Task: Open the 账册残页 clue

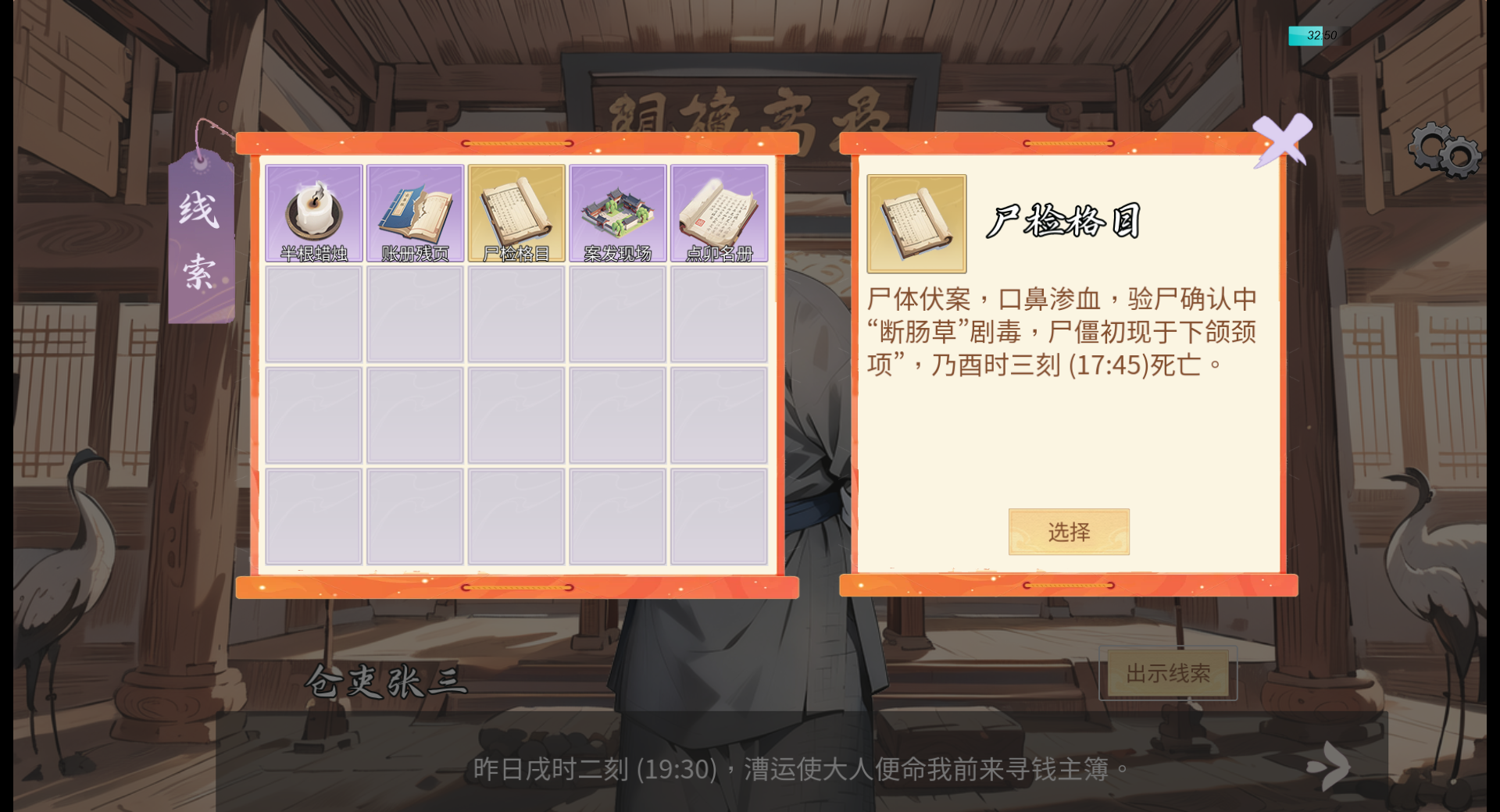Action: point(415,212)
